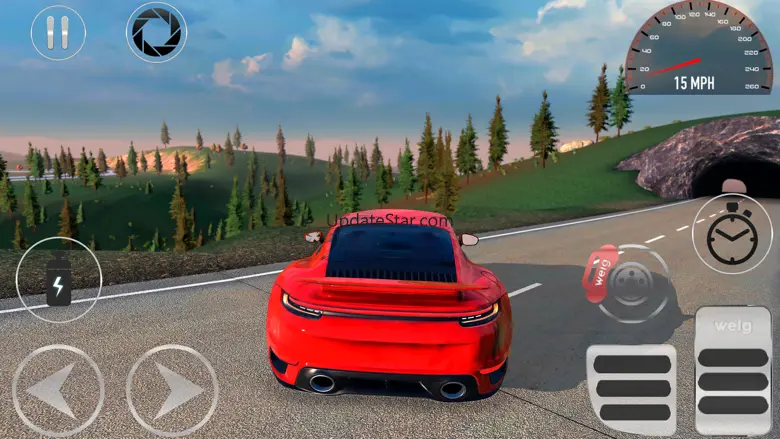The width and height of the screenshot is (780, 439).
Task: Pause the game with the pause button
Action: click(x=58, y=33)
